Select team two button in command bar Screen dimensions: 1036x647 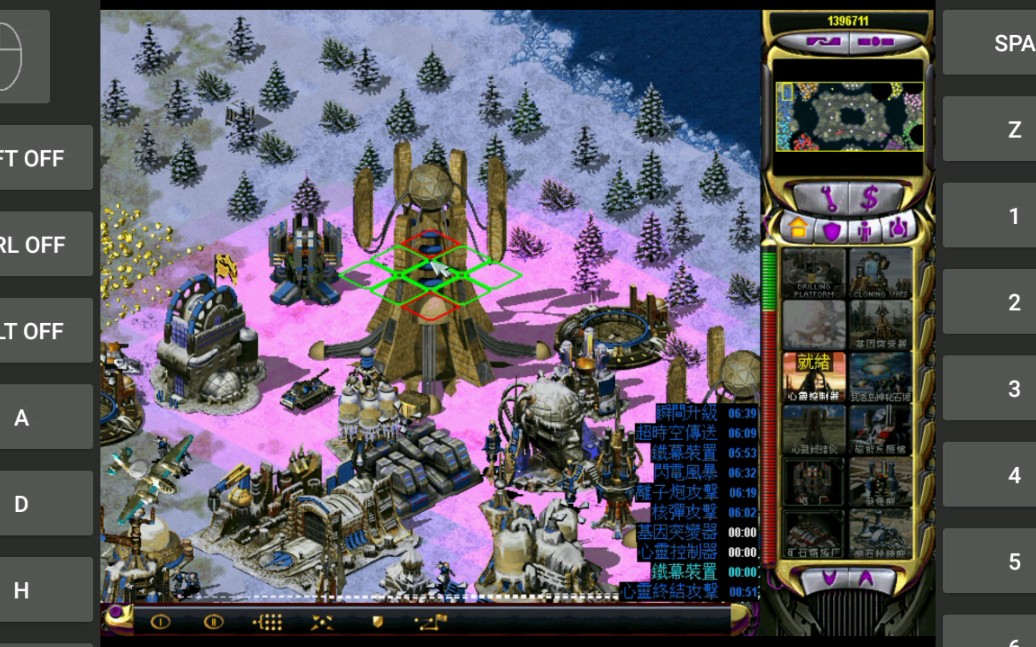pyautogui.click(x=213, y=622)
